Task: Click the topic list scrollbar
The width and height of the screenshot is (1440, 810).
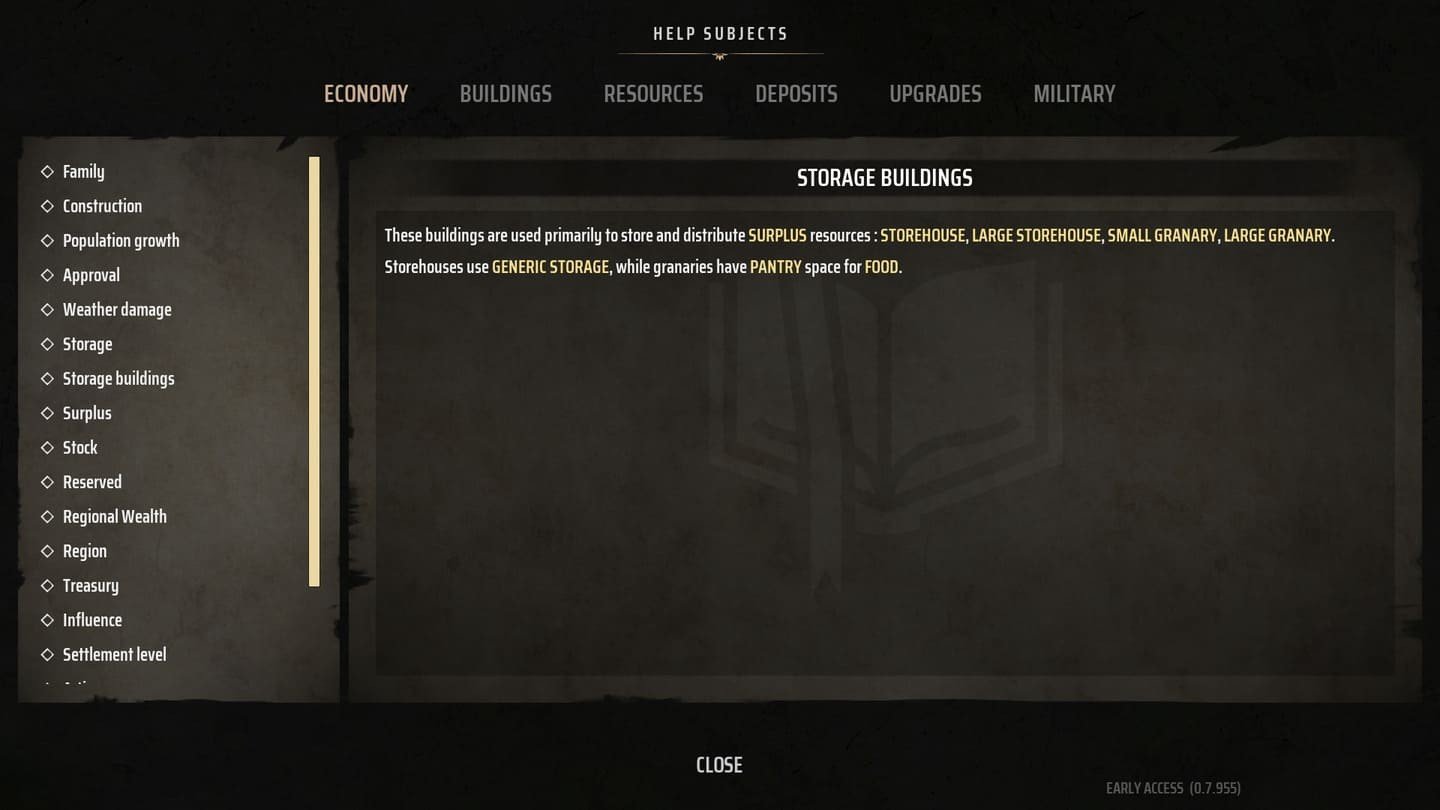Action: click(x=314, y=371)
